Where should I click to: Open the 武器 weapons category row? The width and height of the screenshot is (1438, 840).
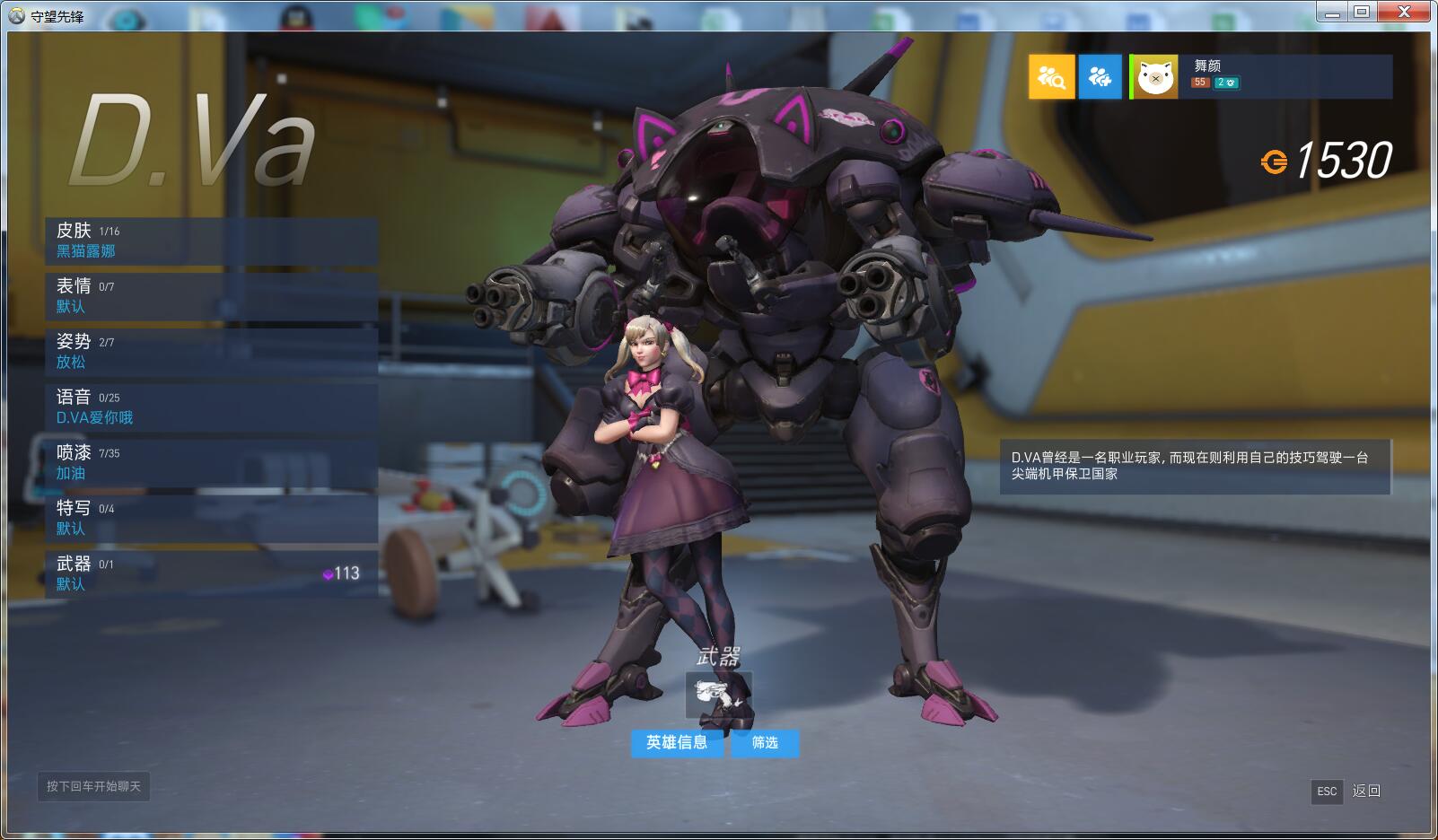[211, 574]
